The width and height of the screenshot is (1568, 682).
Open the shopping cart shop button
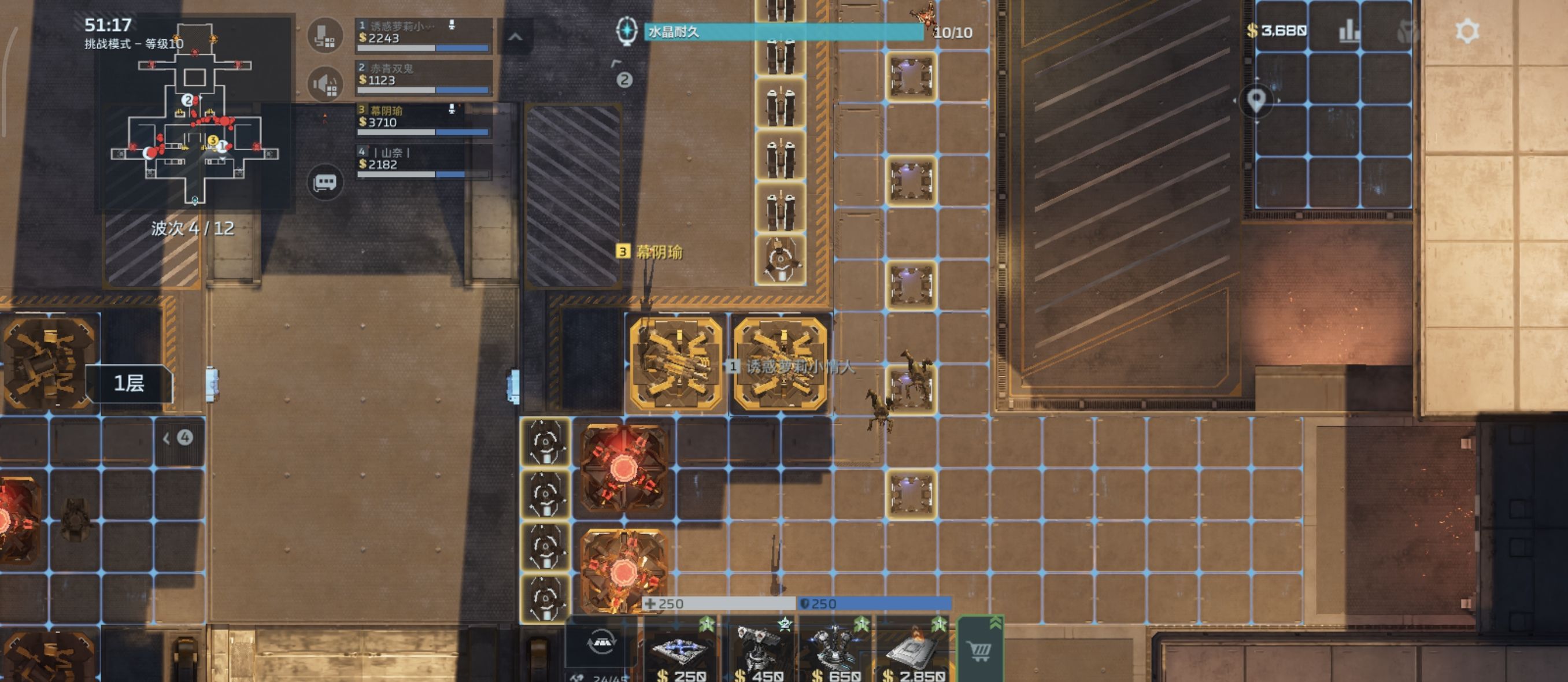click(980, 651)
